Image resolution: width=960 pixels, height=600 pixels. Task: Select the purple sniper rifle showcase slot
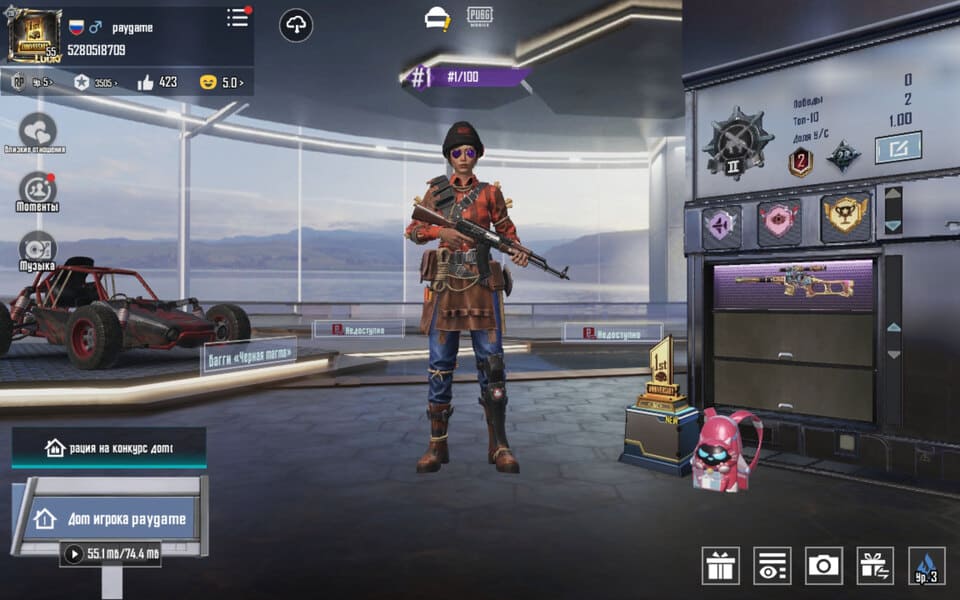point(794,286)
